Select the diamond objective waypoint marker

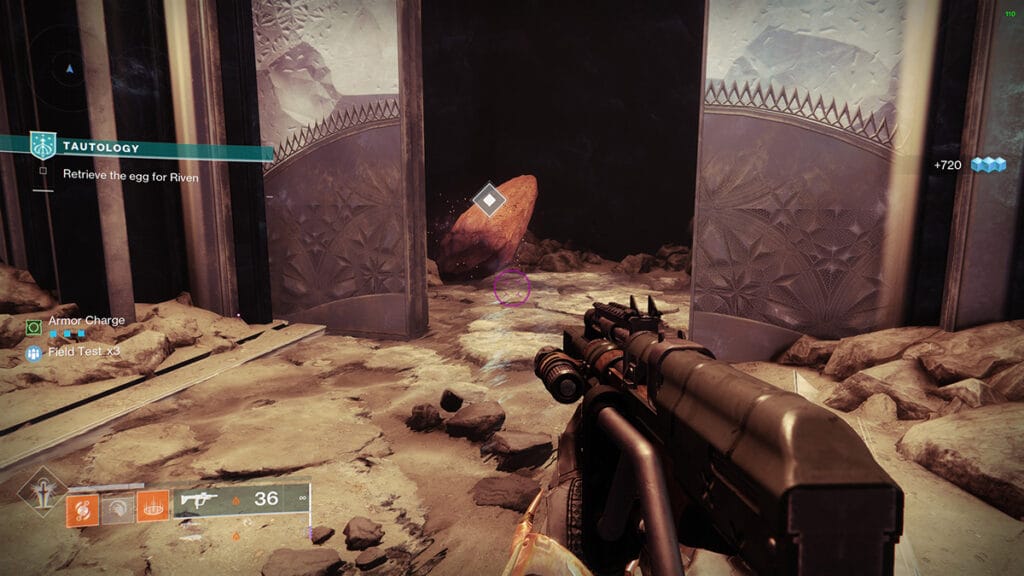[x=488, y=200]
